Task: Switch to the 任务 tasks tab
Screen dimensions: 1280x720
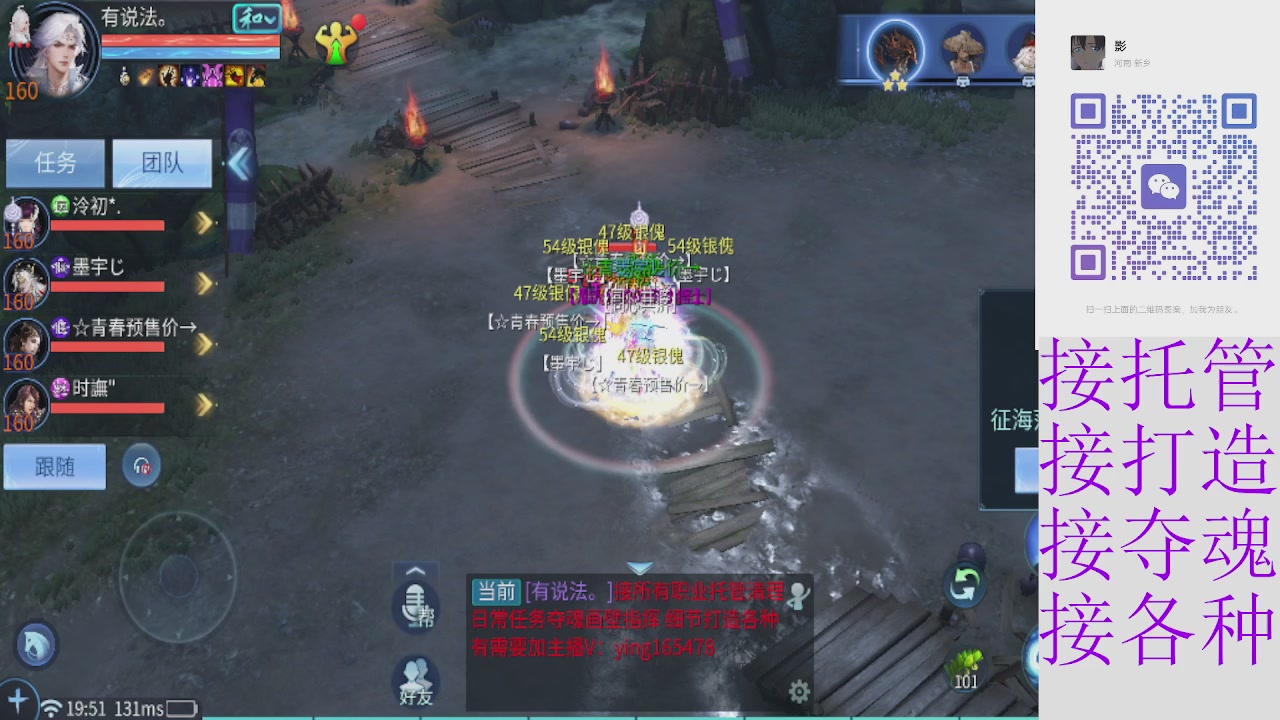Action: click(x=57, y=163)
